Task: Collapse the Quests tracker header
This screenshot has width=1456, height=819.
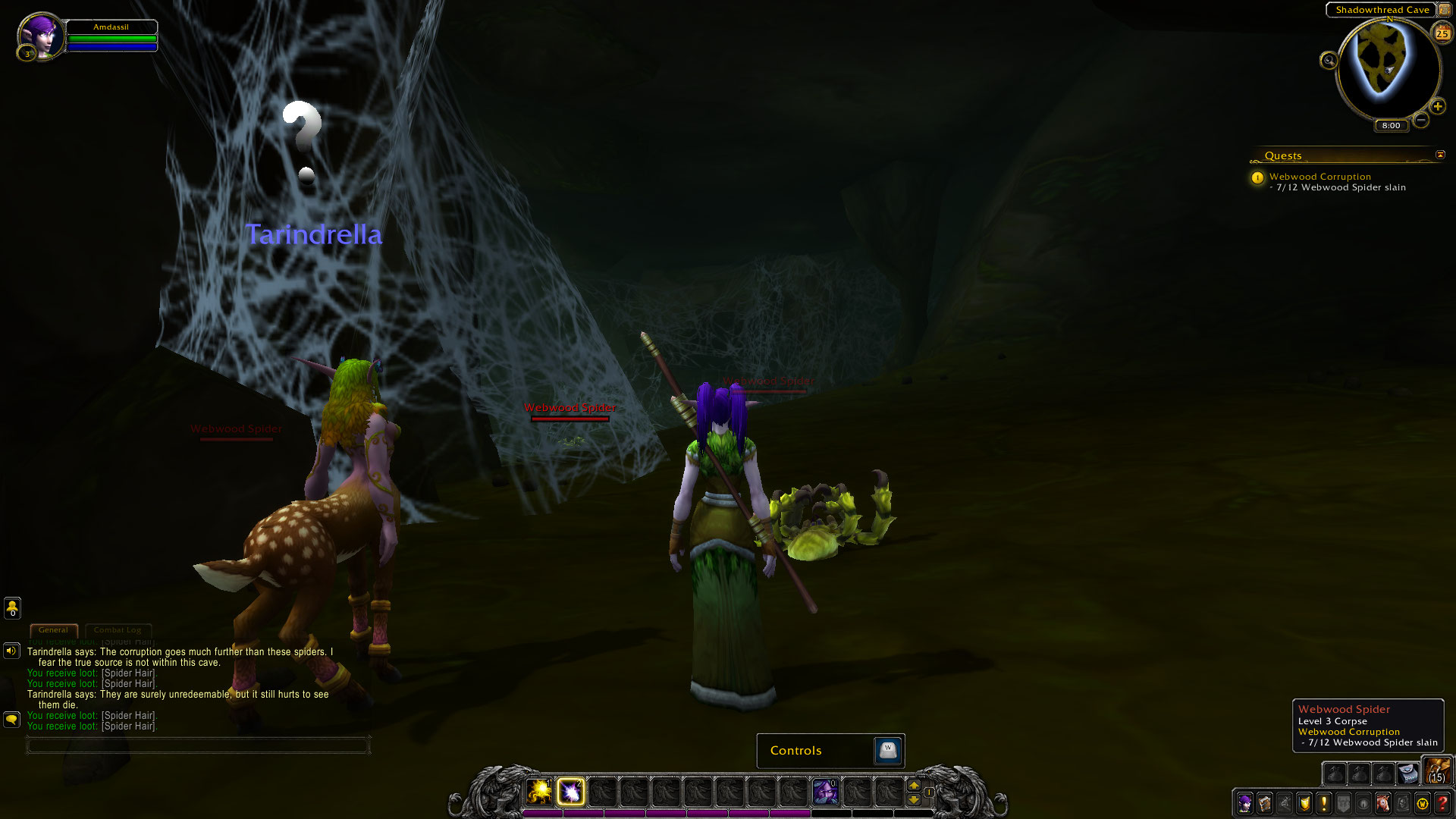Action: point(1440,155)
